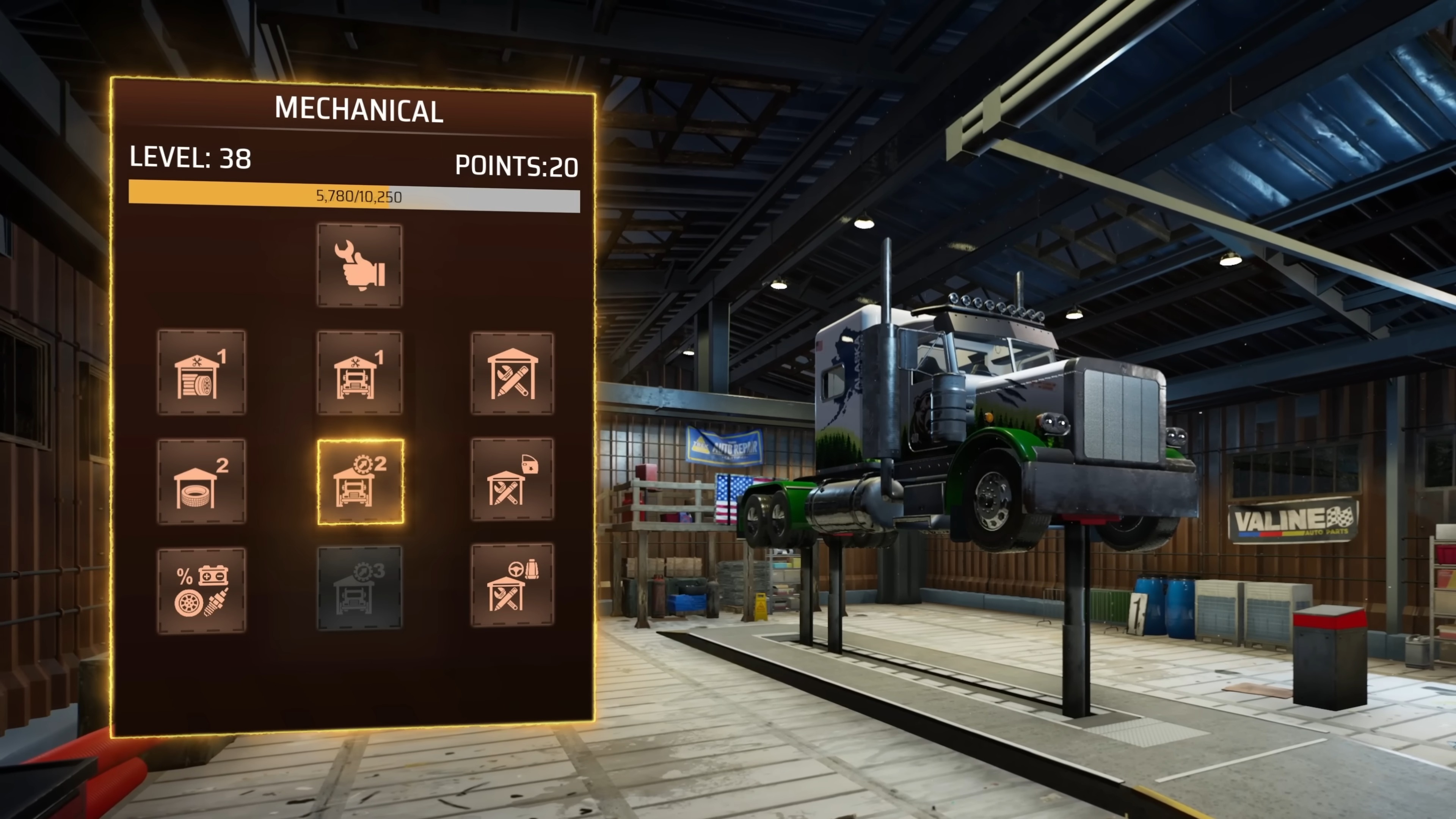Select the hand holding wrench skill

point(359,266)
